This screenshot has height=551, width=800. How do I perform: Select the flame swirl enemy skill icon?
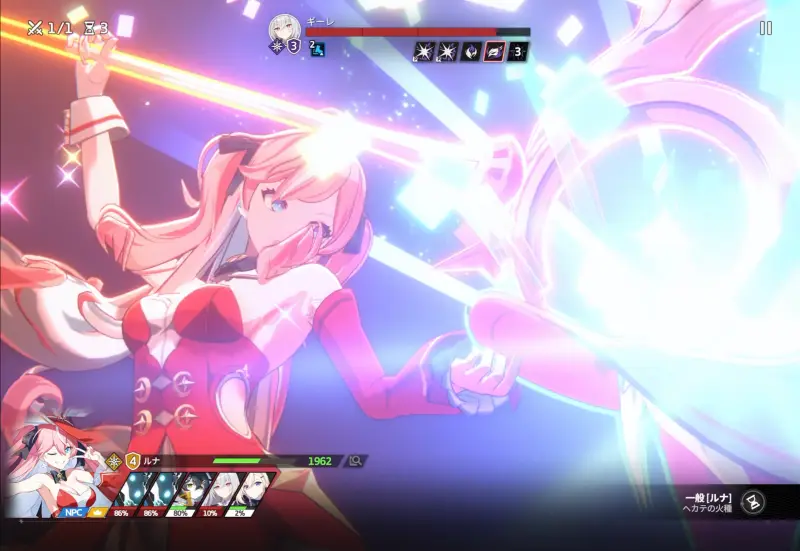(470, 50)
